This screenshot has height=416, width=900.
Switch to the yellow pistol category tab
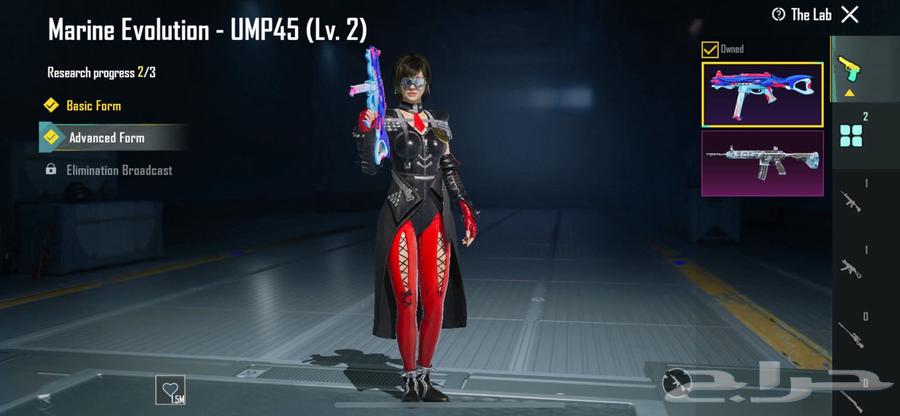pyautogui.click(x=850, y=70)
